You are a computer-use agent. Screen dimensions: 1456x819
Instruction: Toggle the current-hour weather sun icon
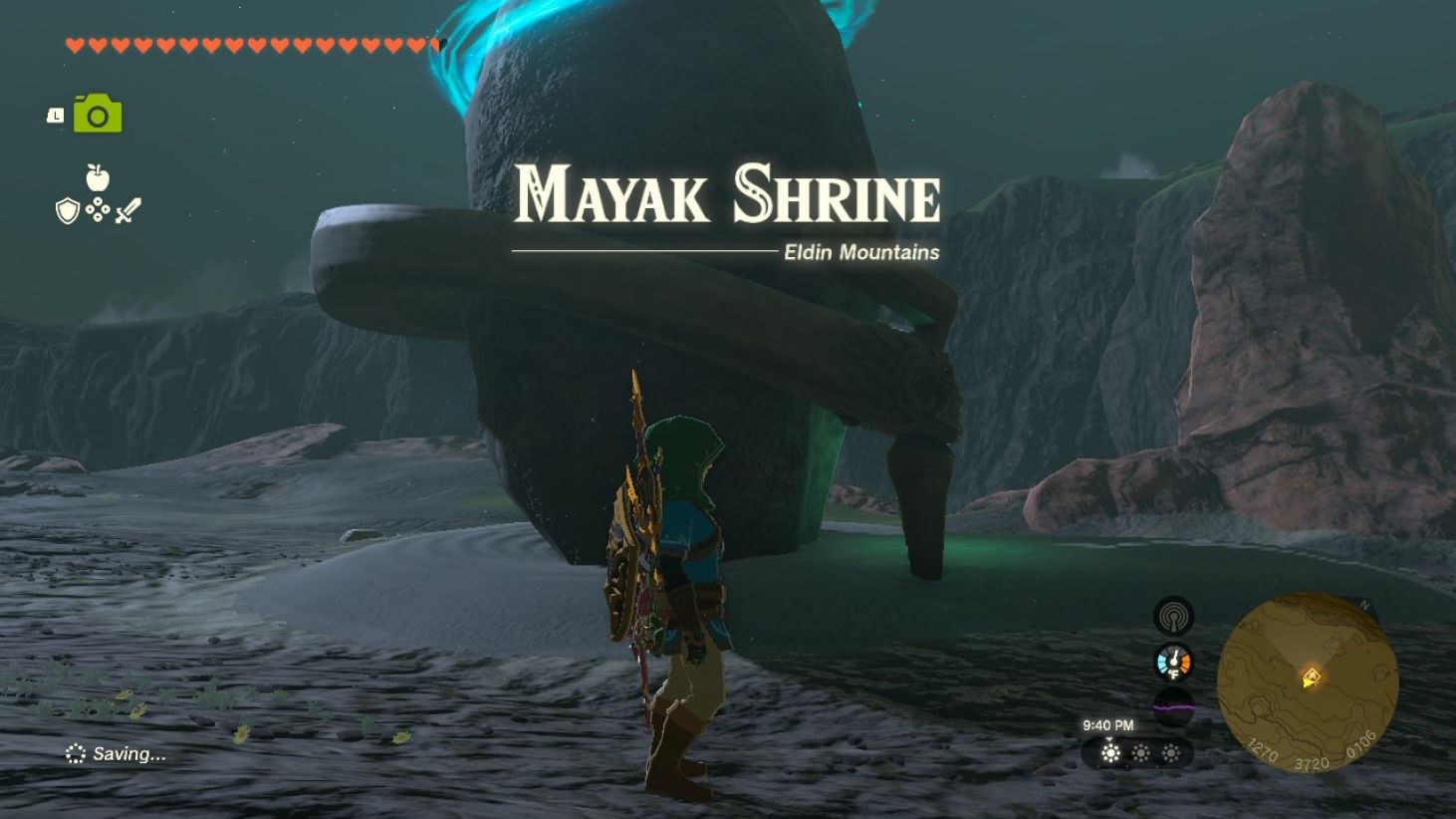tap(1109, 754)
